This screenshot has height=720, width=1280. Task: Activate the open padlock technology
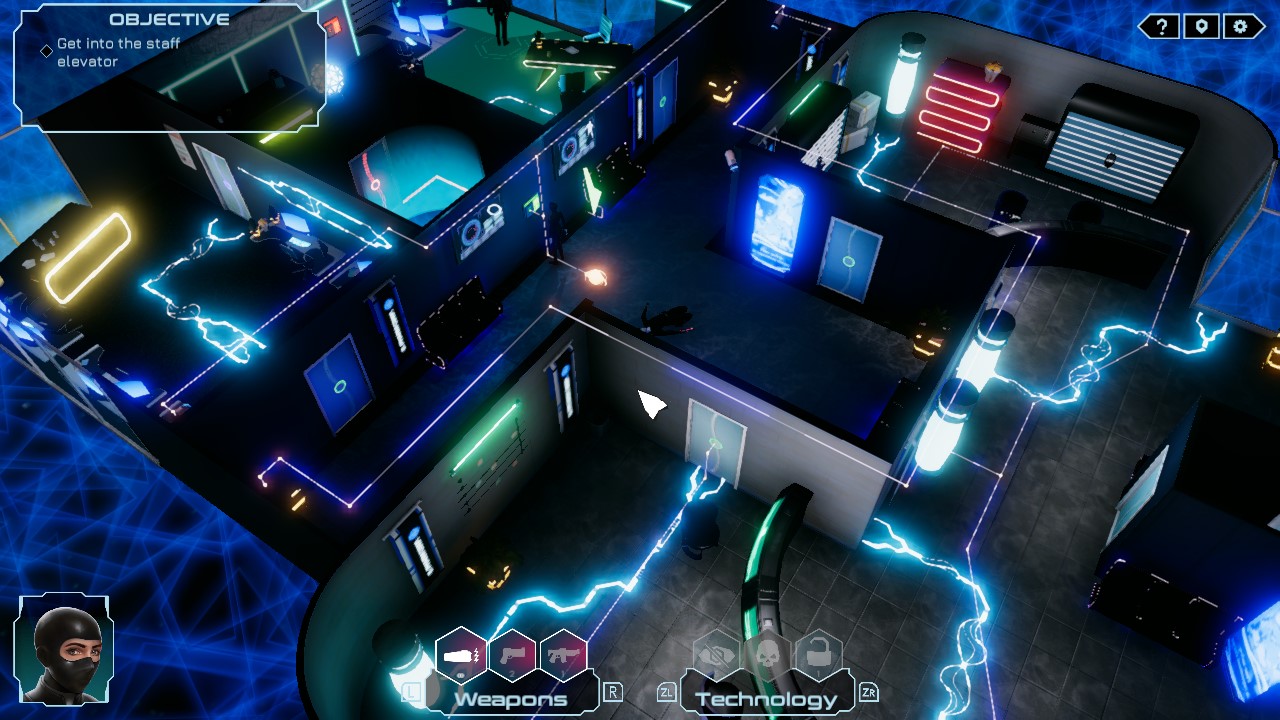tap(818, 655)
